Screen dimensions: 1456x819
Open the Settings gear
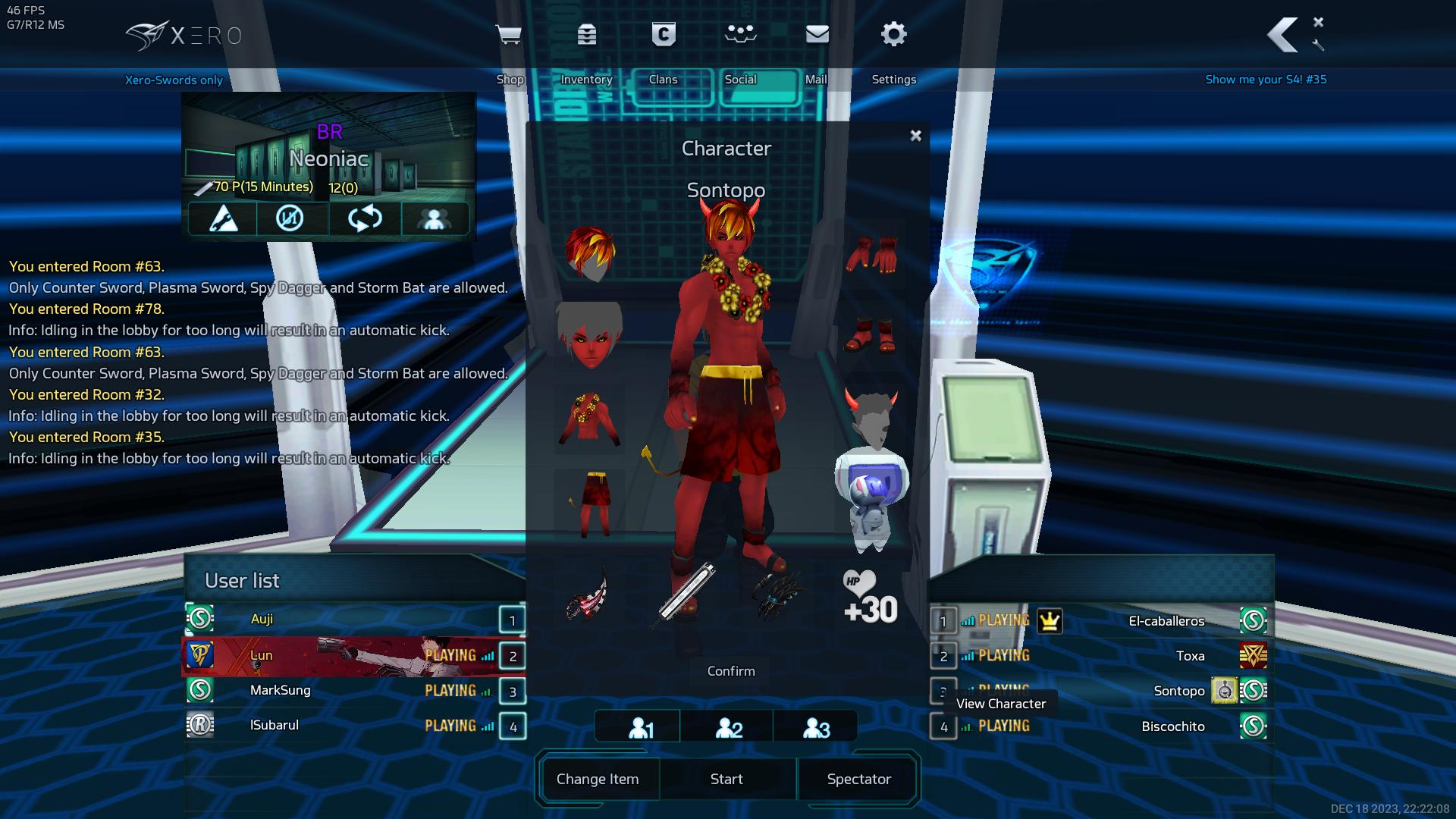click(x=893, y=35)
